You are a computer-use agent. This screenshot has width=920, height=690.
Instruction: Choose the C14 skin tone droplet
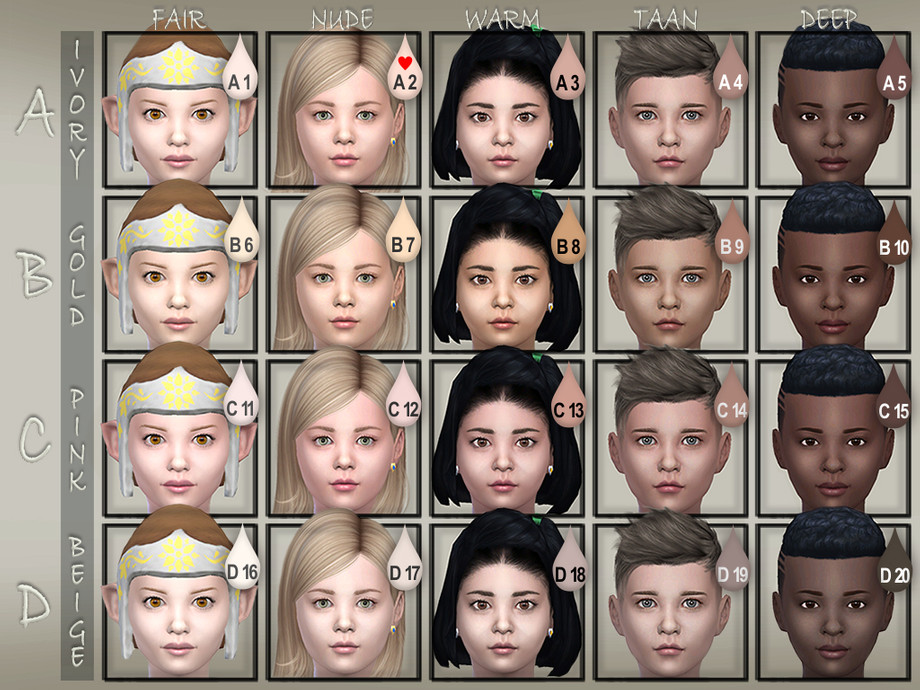coord(731,398)
